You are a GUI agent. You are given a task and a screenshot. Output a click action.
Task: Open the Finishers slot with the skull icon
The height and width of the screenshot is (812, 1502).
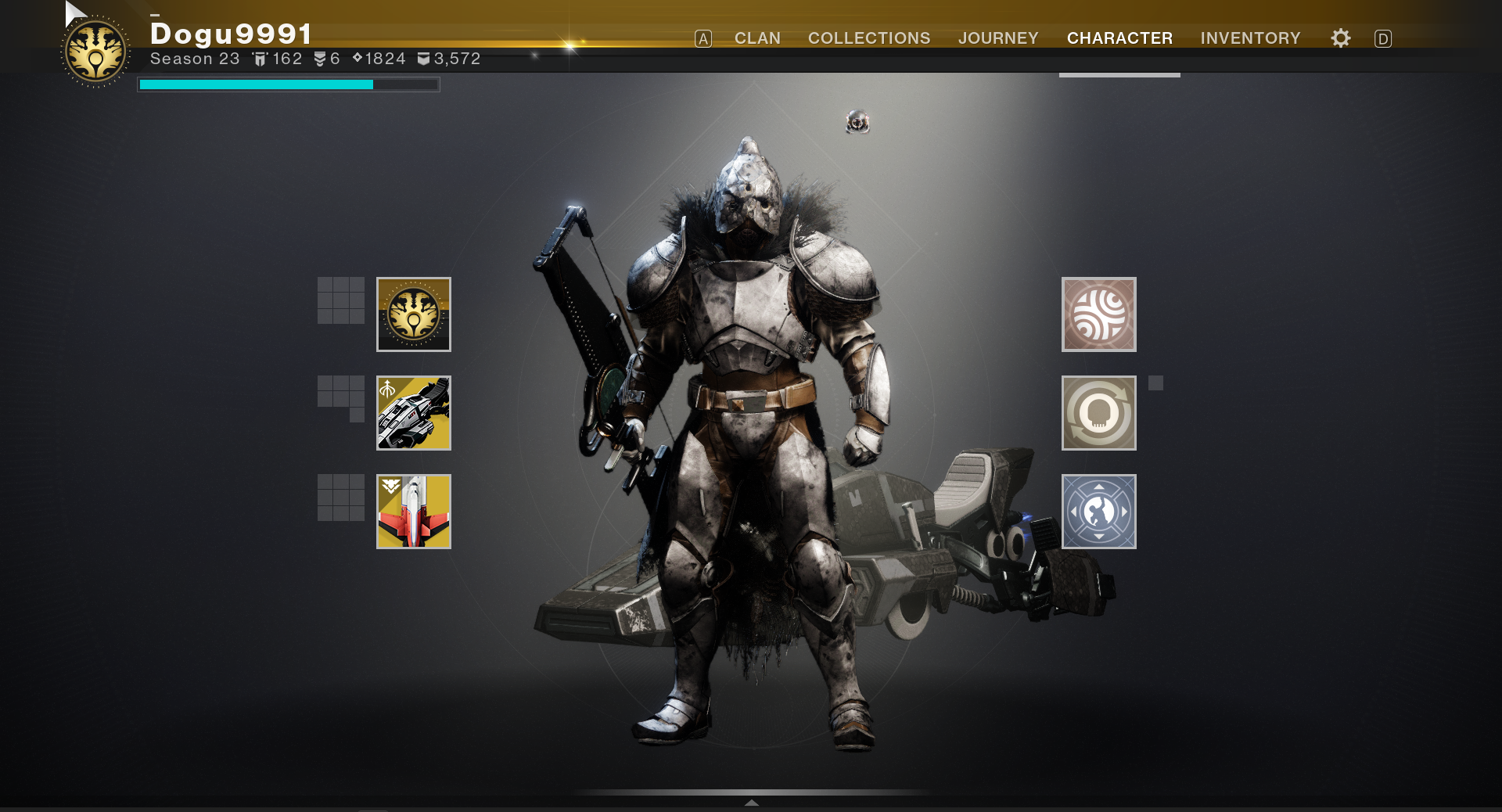pos(1098,413)
